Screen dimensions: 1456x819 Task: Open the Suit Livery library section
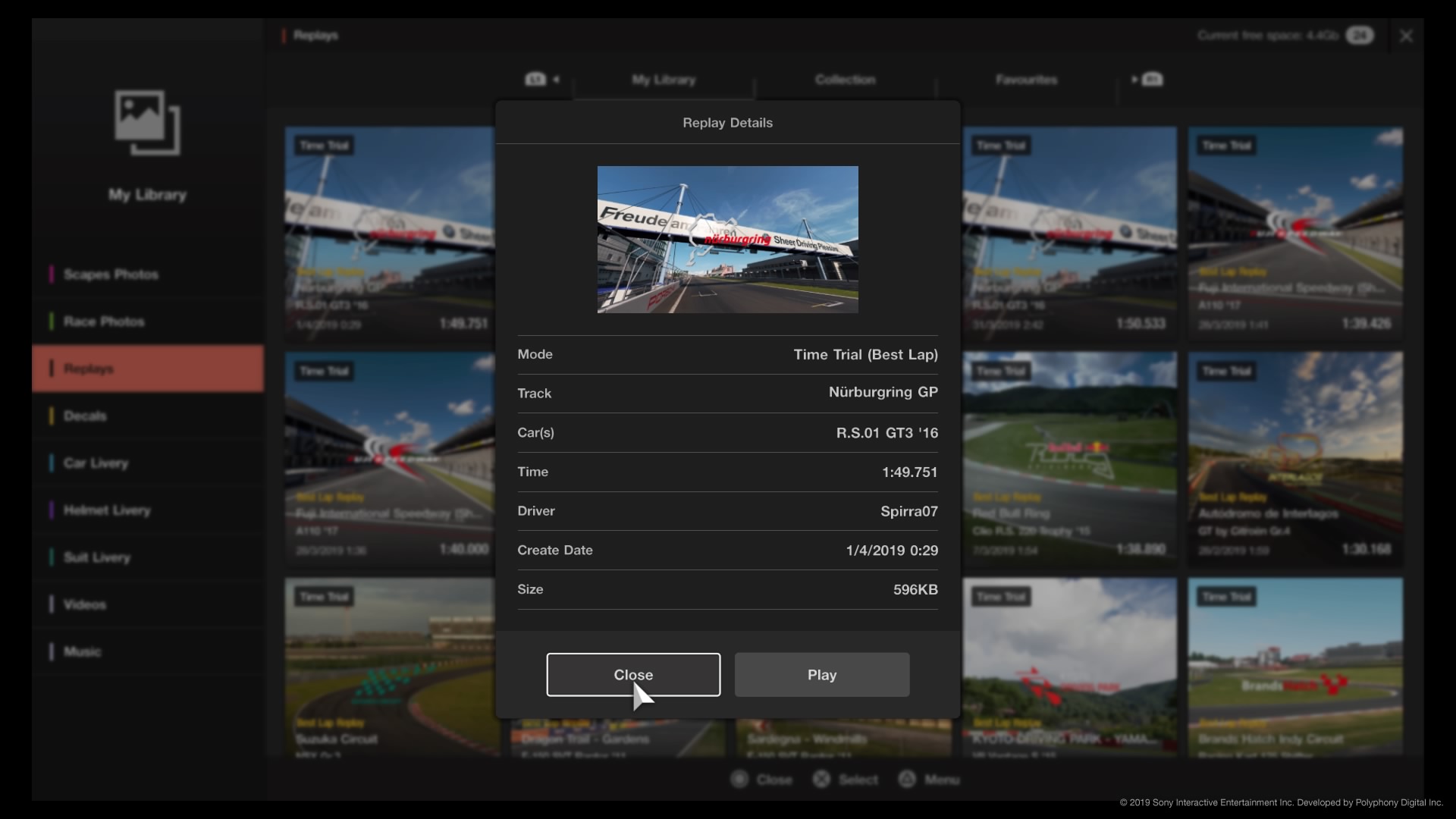point(96,558)
